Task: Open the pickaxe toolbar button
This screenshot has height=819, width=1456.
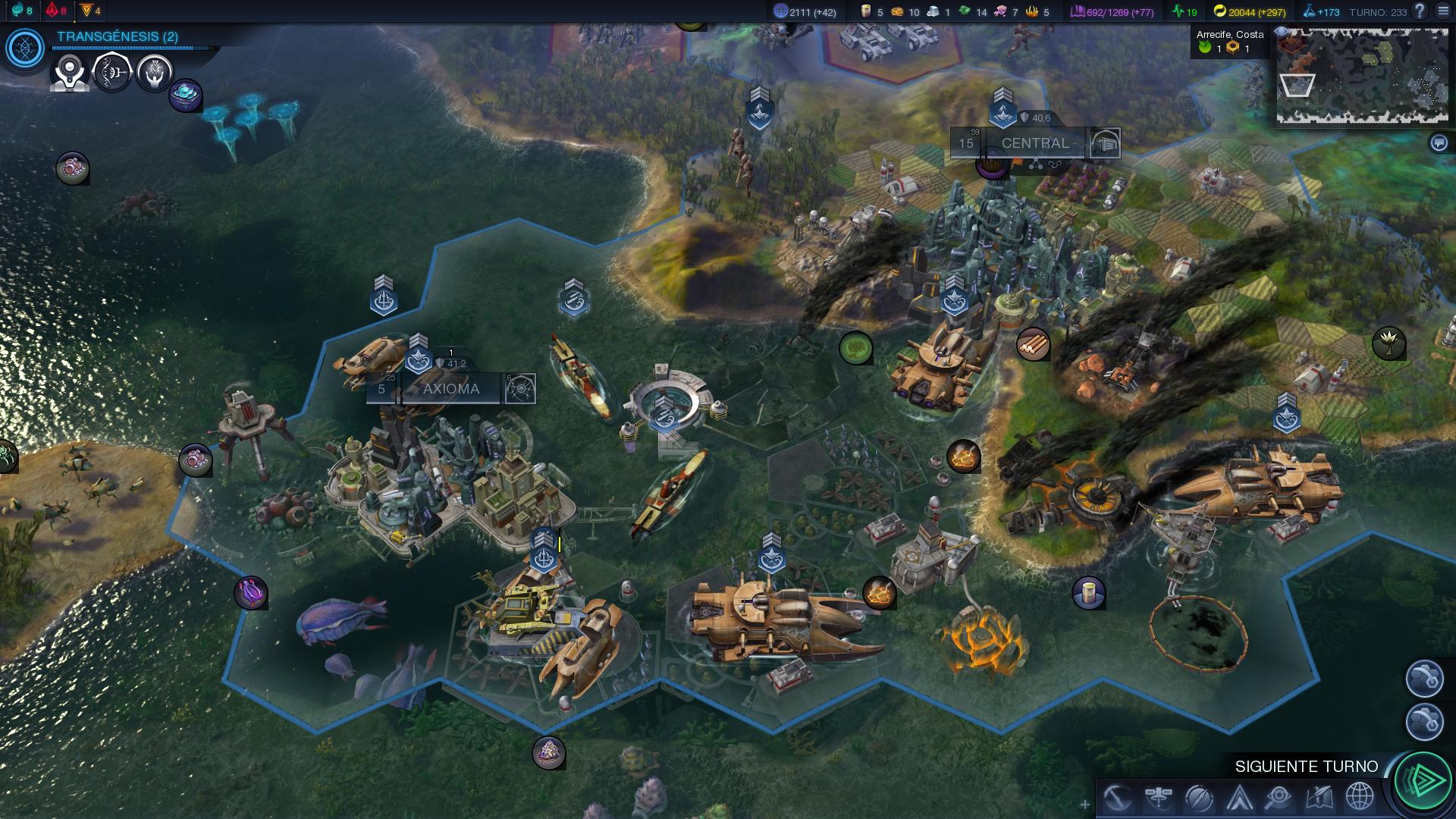Action: click(x=1117, y=798)
